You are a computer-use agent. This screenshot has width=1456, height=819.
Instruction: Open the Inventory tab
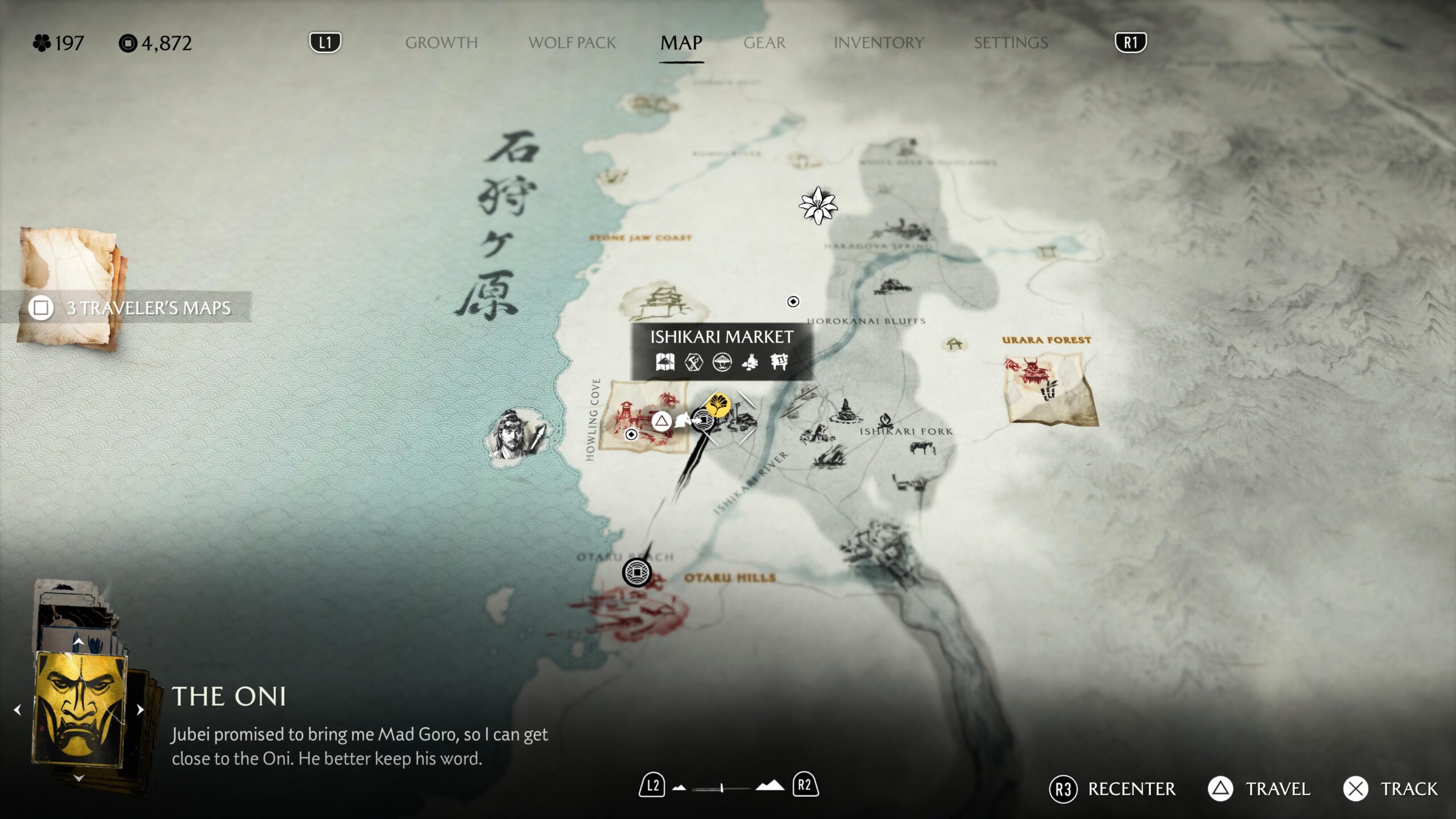coord(878,43)
